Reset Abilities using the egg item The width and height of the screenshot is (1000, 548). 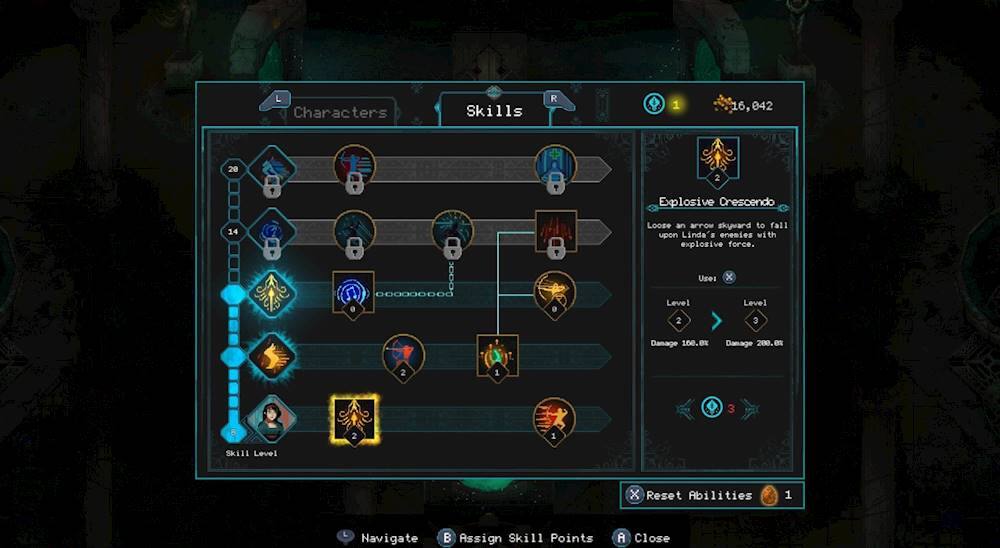click(x=711, y=495)
